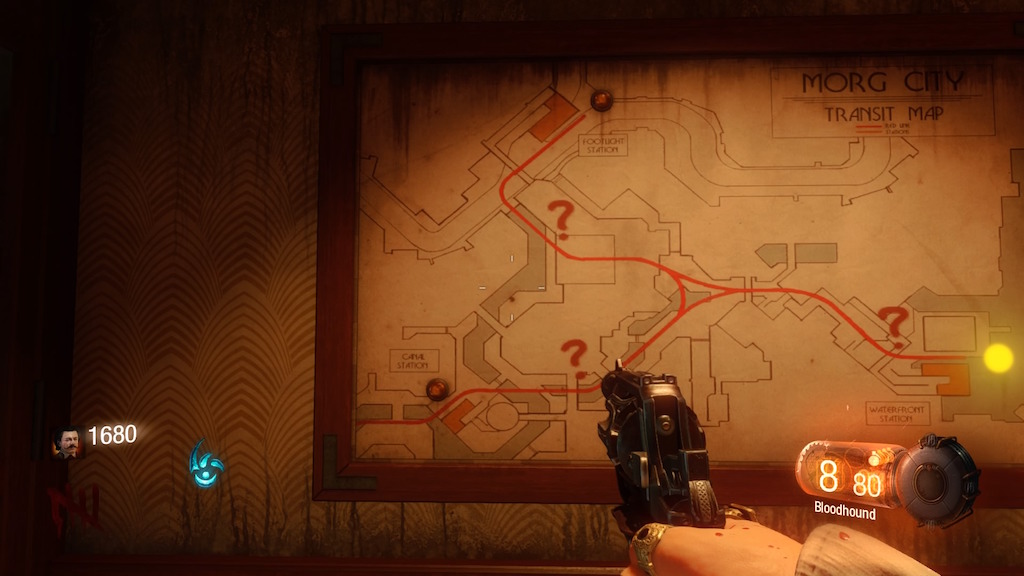Click the mustached character portrait

(67, 441)
